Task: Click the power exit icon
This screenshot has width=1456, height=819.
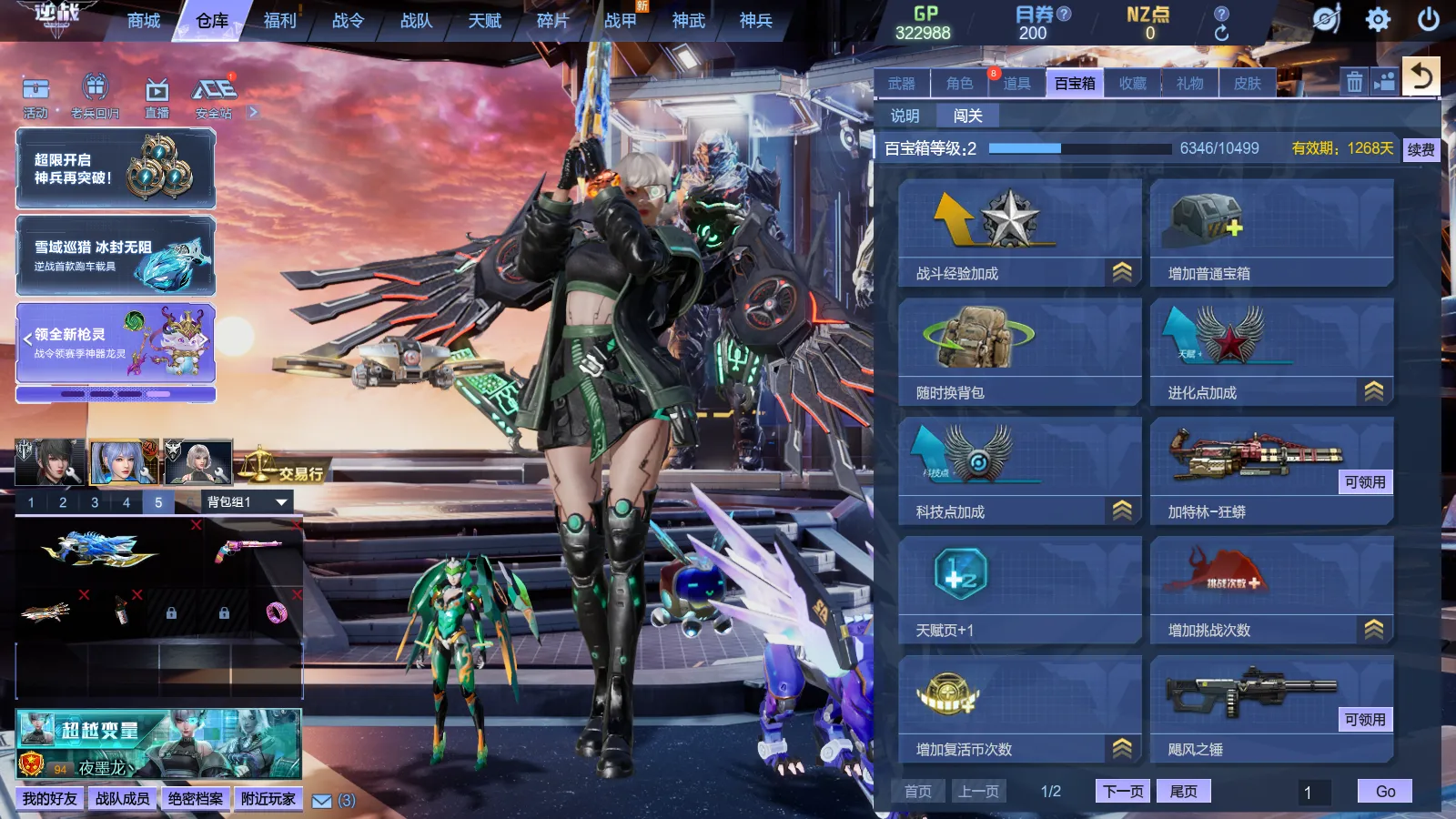Action: (x=1429, y=19)
